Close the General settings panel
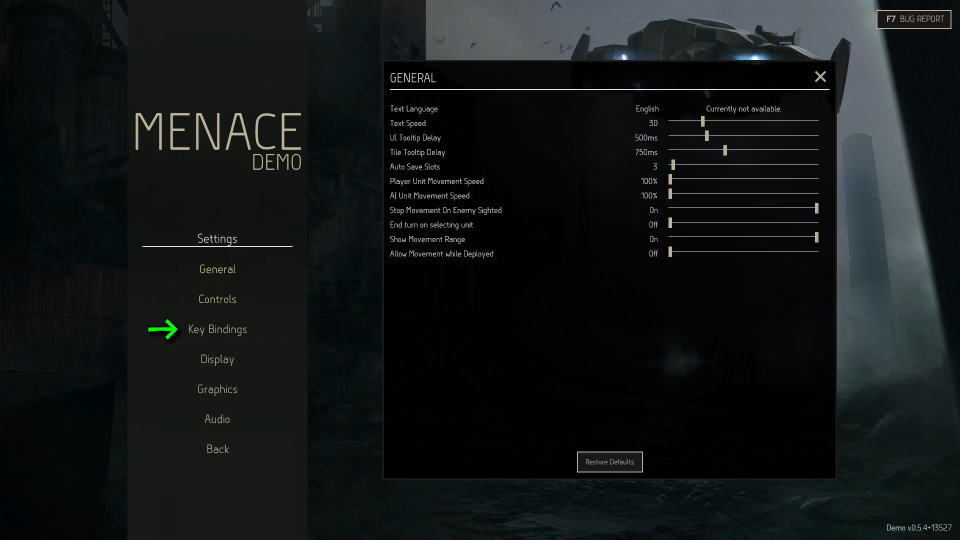Screen dimensions: 960x540 point(820,77)
